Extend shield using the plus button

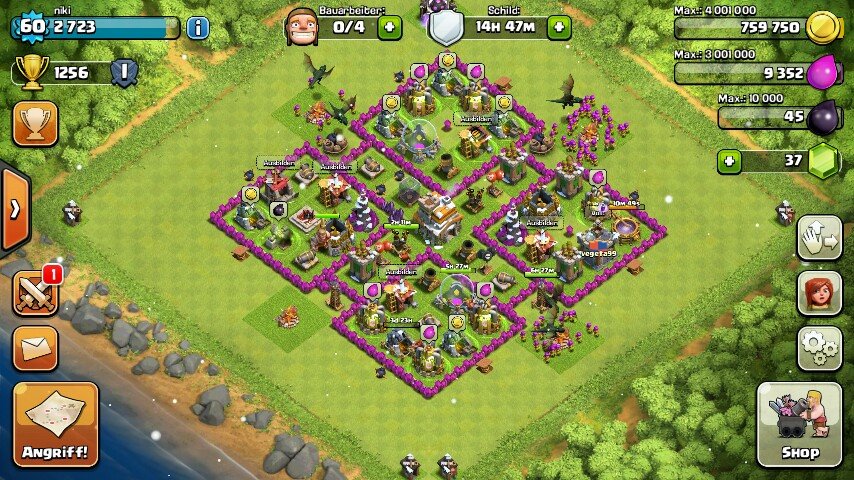[x=559, y=27]
